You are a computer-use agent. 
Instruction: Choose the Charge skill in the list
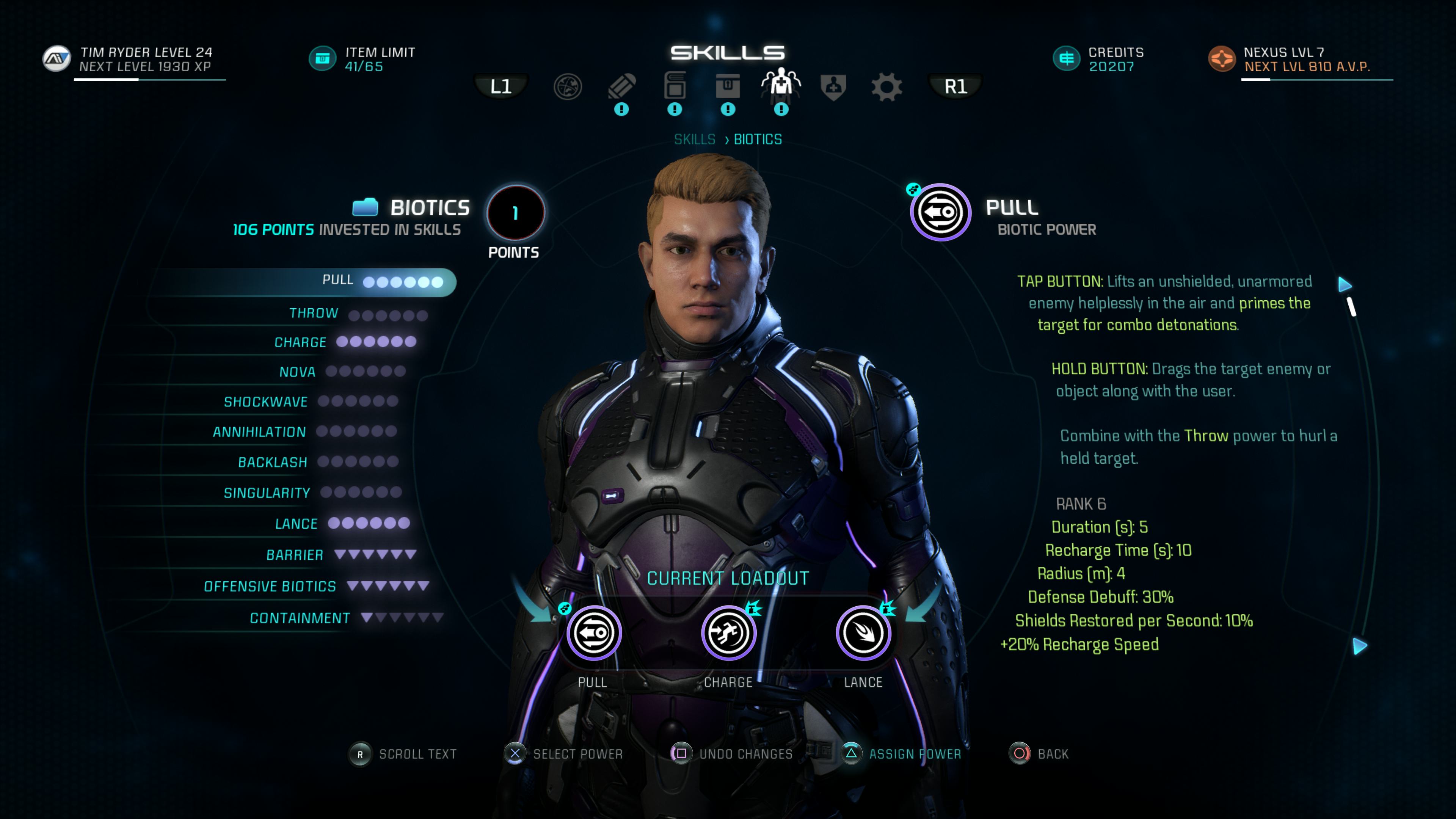click(300, 342)
